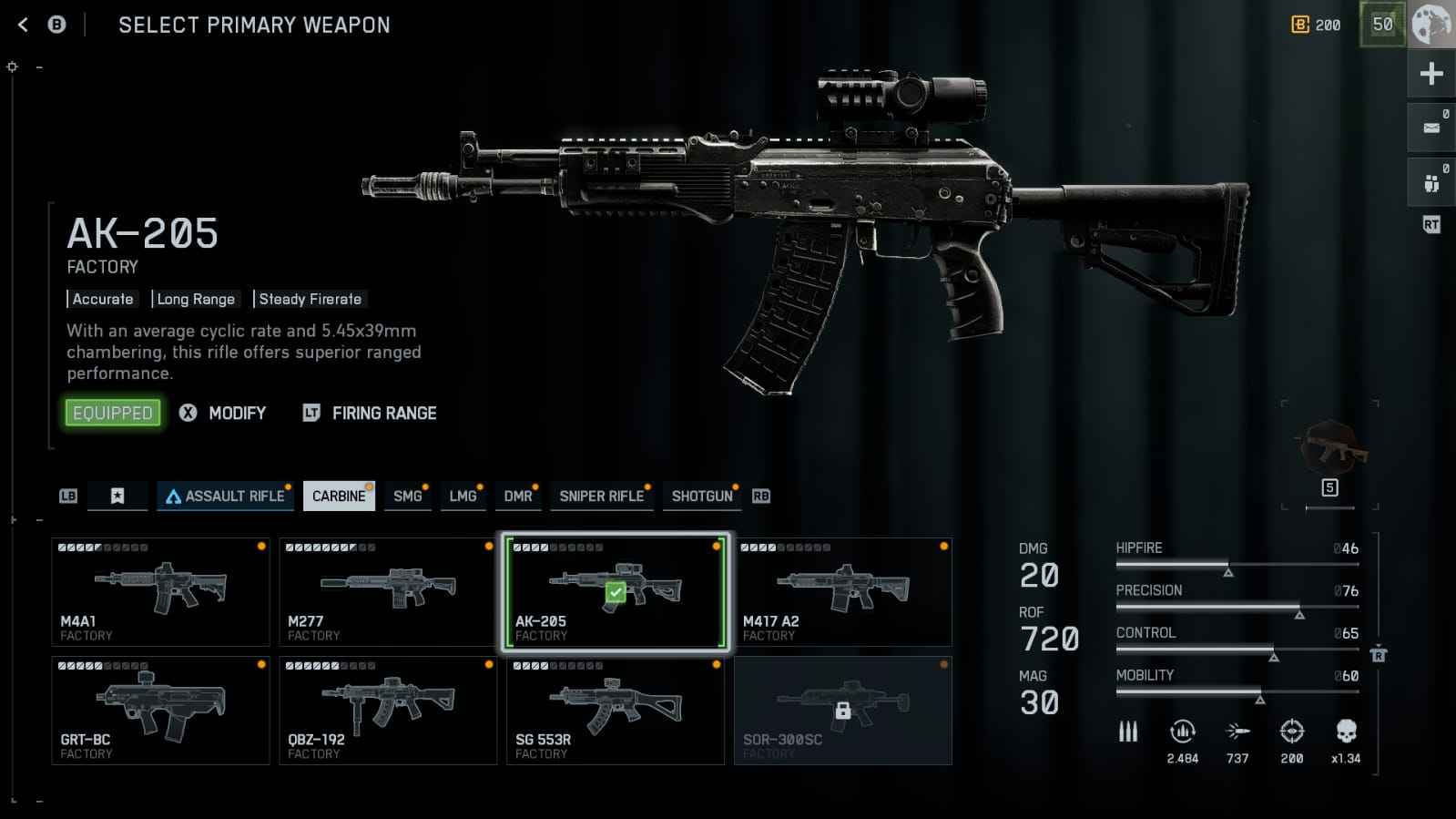Choose the Sniper Rifle tab
The height and width of the screenshot is (819, 1456).
tap(601, 497)
